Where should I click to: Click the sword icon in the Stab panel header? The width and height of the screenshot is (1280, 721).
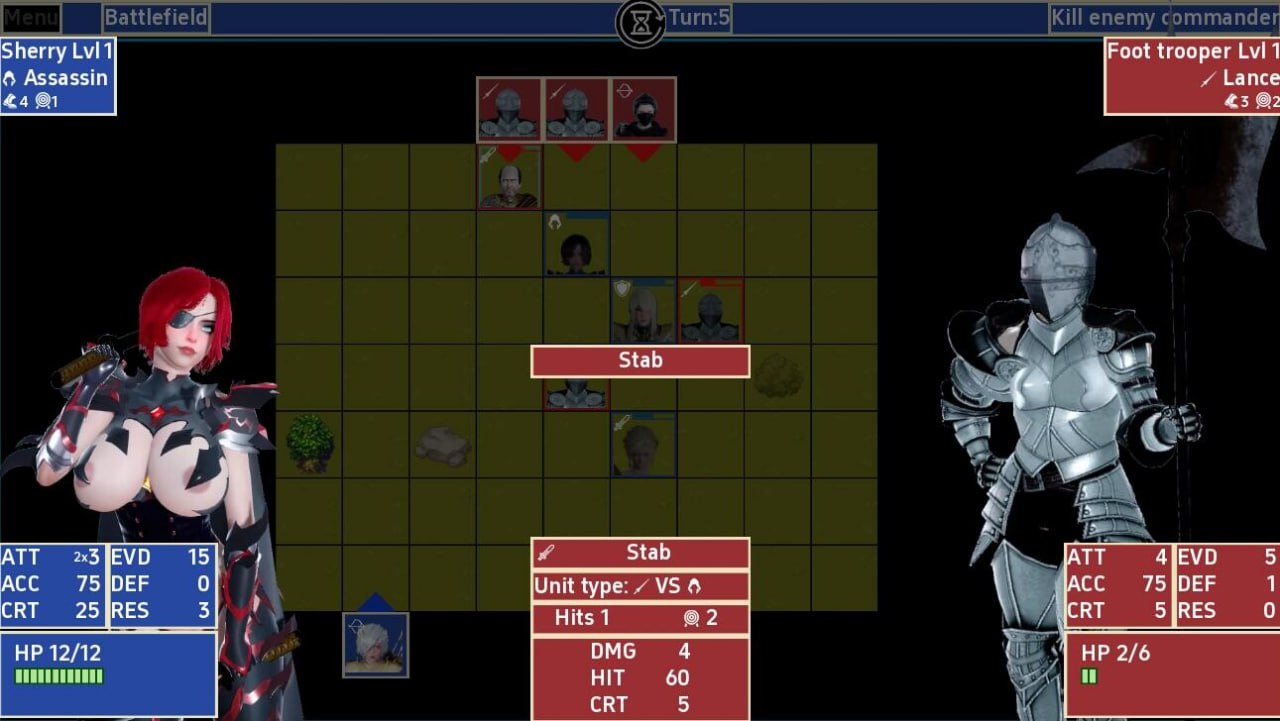click(x=545, y=551)
